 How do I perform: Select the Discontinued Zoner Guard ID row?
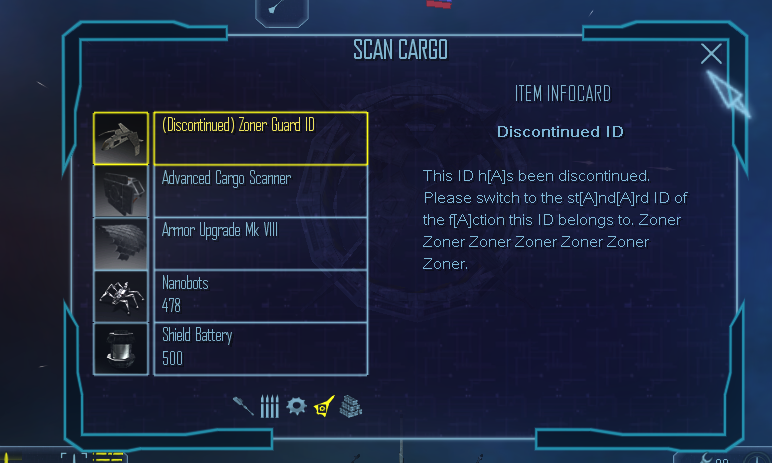click(260, 138)
